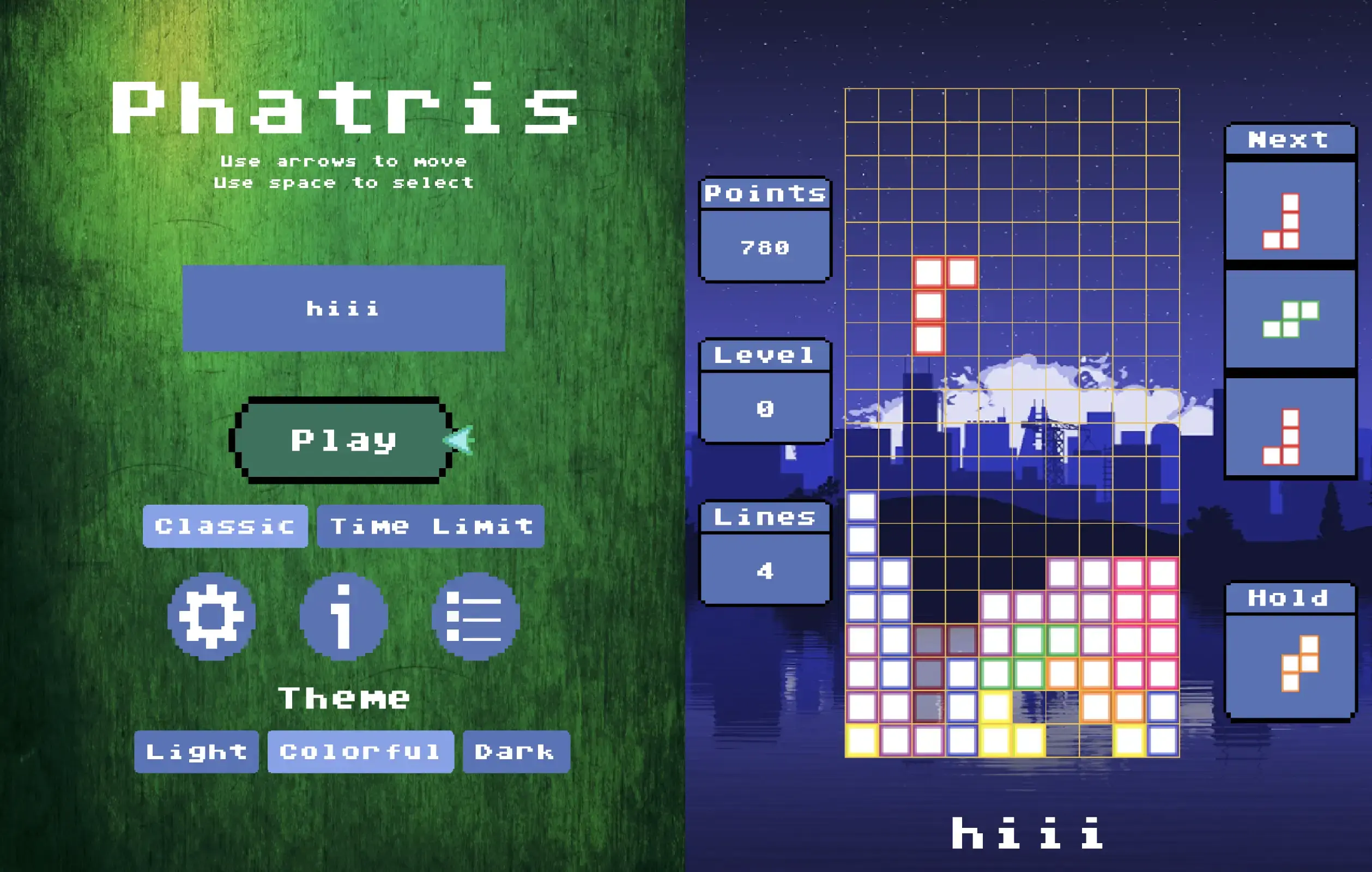Viewport: 1372px width, 872px height.
Task: Click the Phatris title
Action: (x=344, y=105)
